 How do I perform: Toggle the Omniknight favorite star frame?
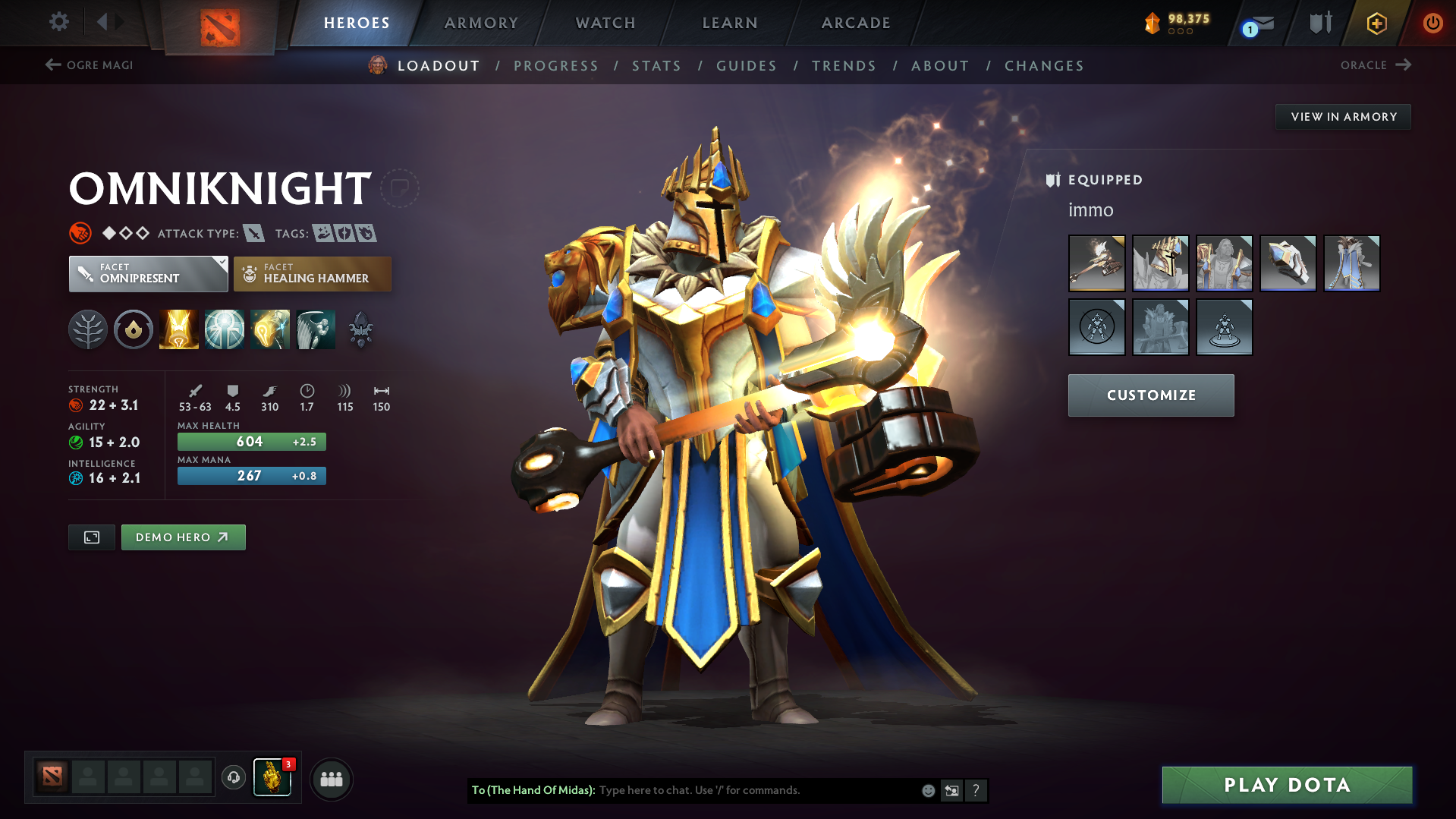point(400,187)
